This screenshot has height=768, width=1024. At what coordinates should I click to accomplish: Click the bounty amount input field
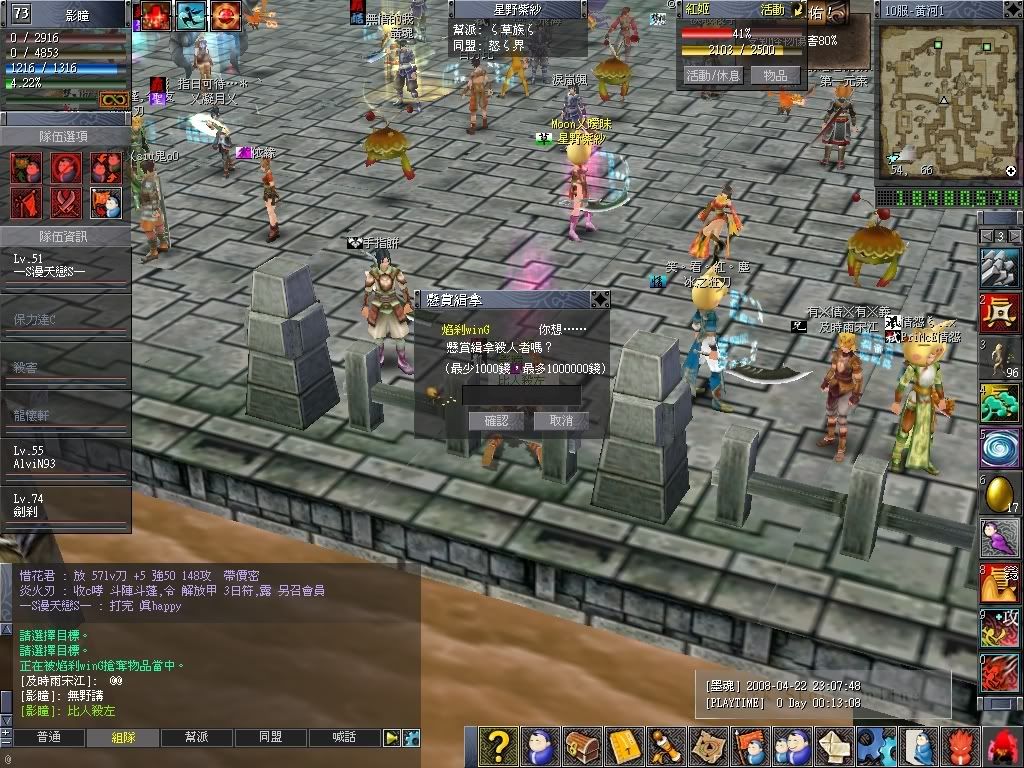521,396
